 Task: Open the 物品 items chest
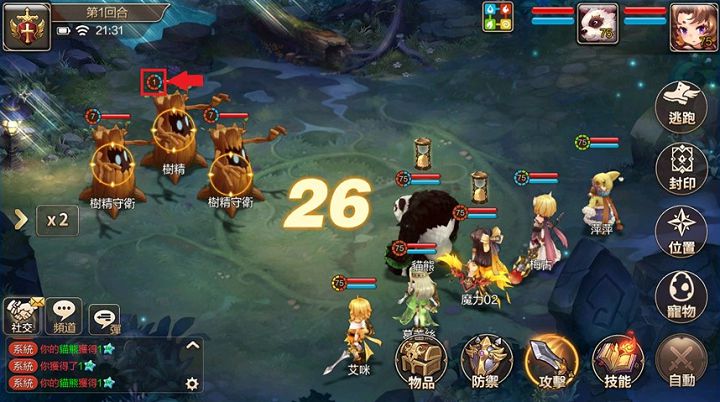coord(421,361)
